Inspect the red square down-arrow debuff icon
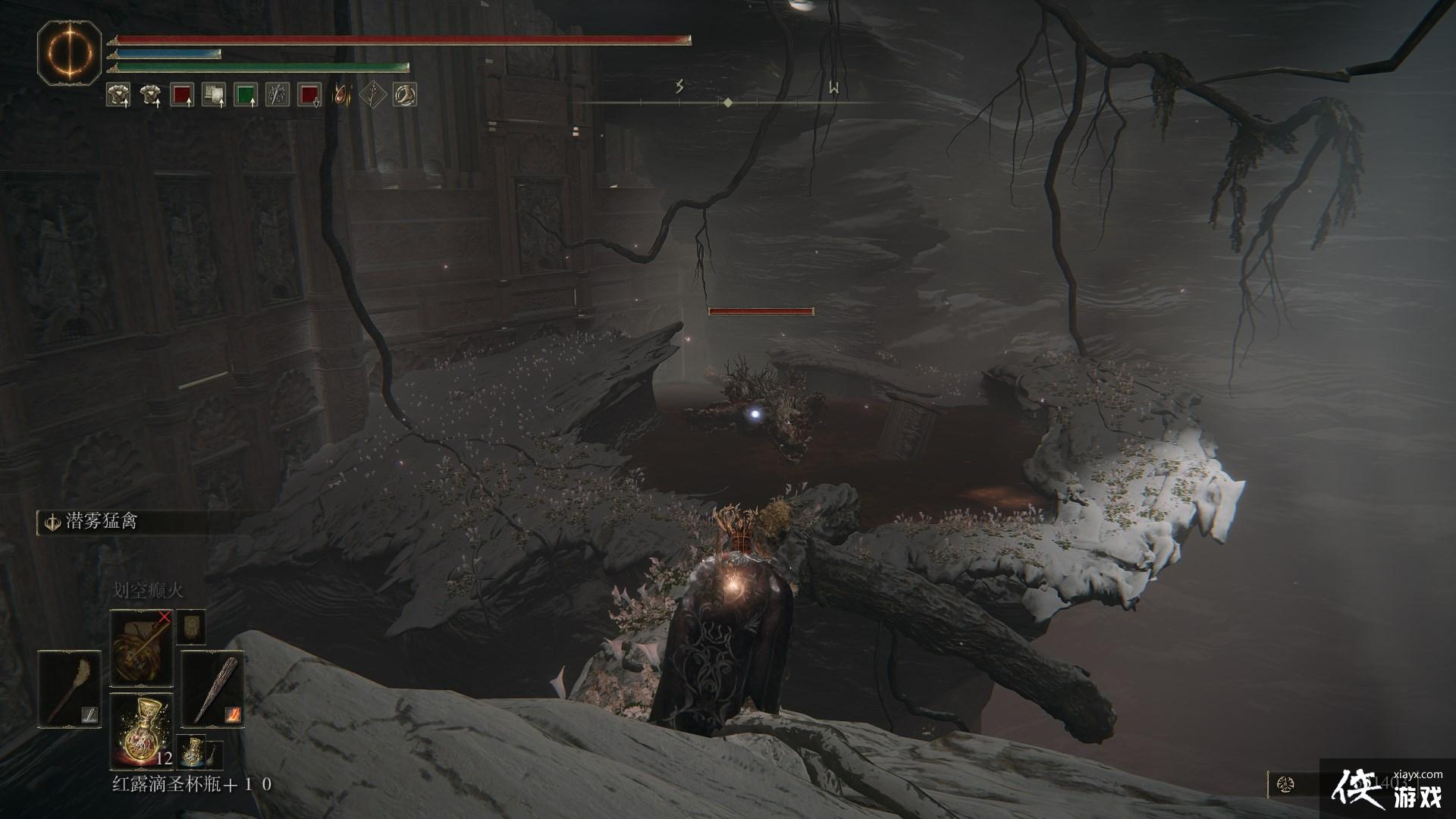Image resolution: width=1456 pixels, height=819 pixels. click(309, 95)
